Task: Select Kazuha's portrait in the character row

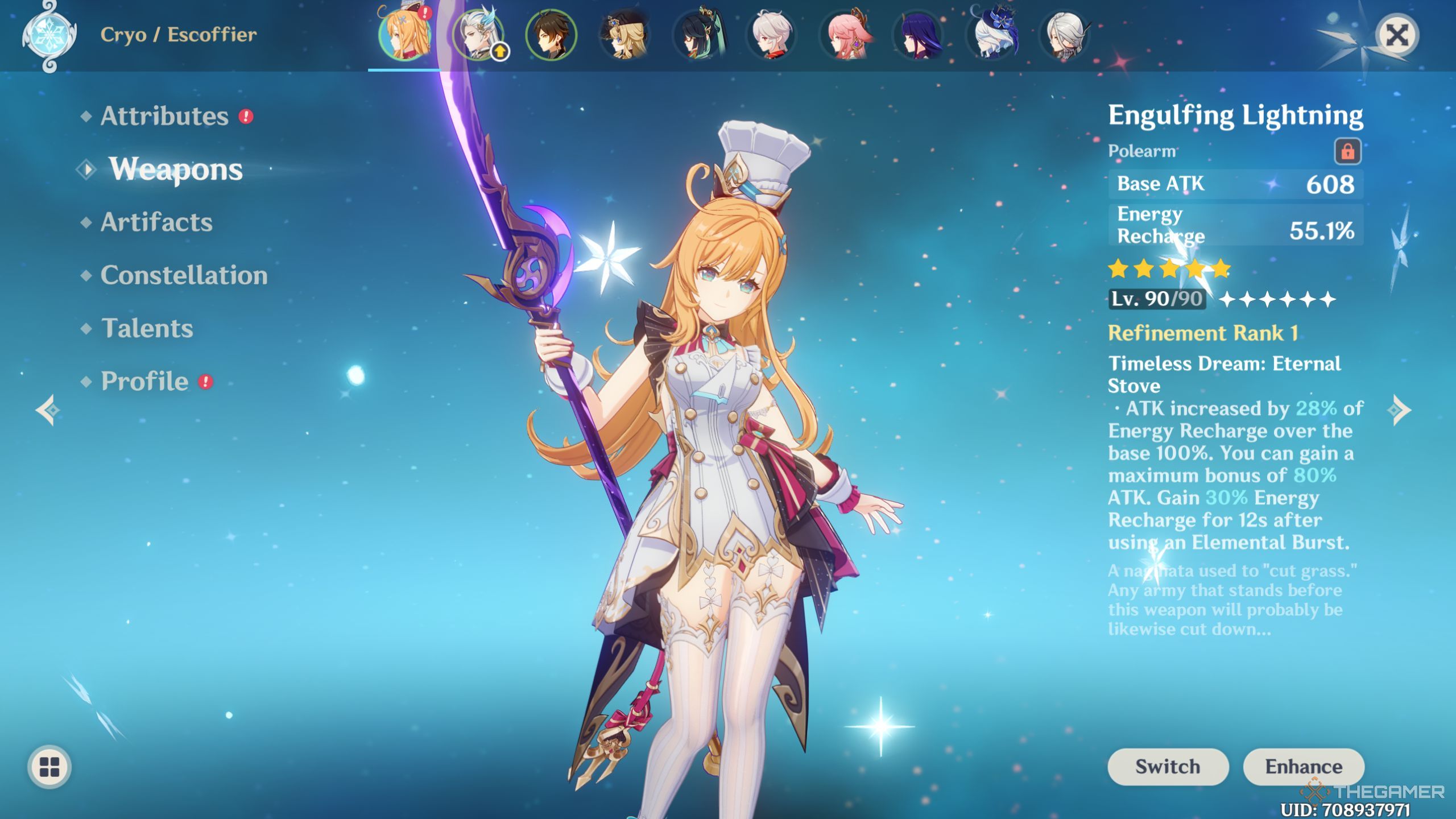Action: coord(771,35)
